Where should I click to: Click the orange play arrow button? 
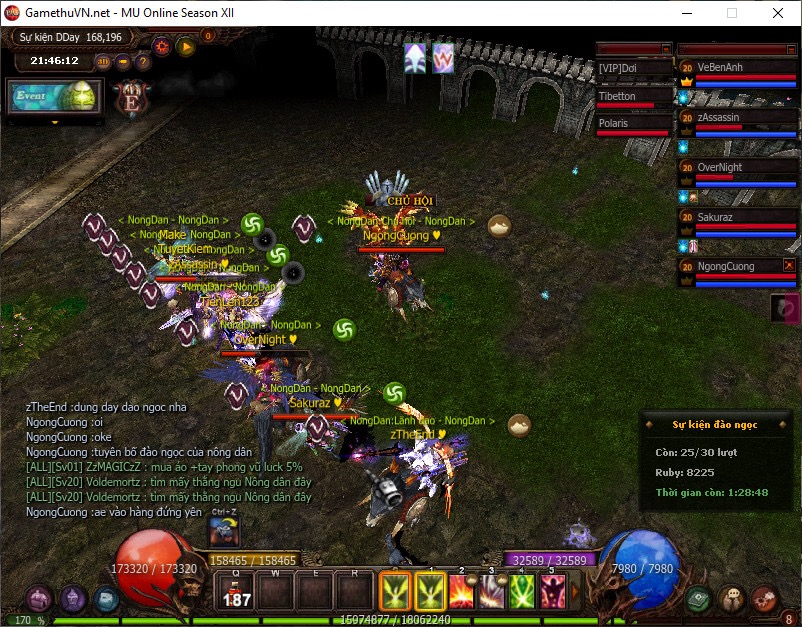185,45
